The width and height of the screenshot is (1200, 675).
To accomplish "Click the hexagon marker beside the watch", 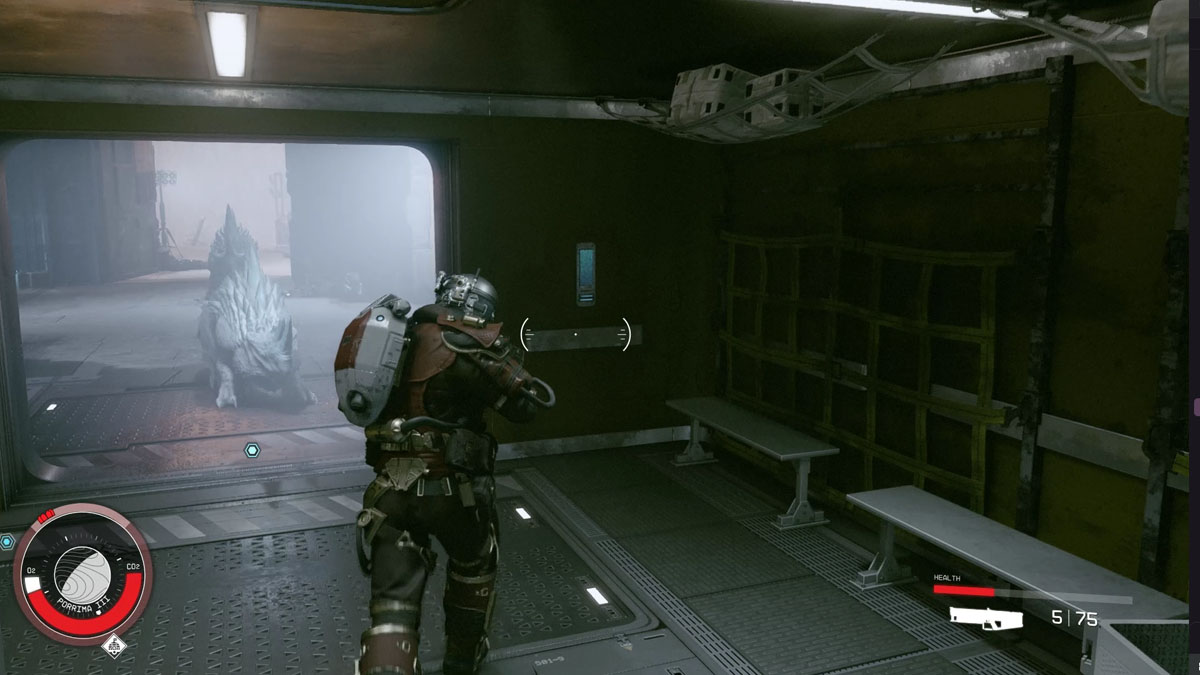I will pyautogui.click(x=7, y=542).
